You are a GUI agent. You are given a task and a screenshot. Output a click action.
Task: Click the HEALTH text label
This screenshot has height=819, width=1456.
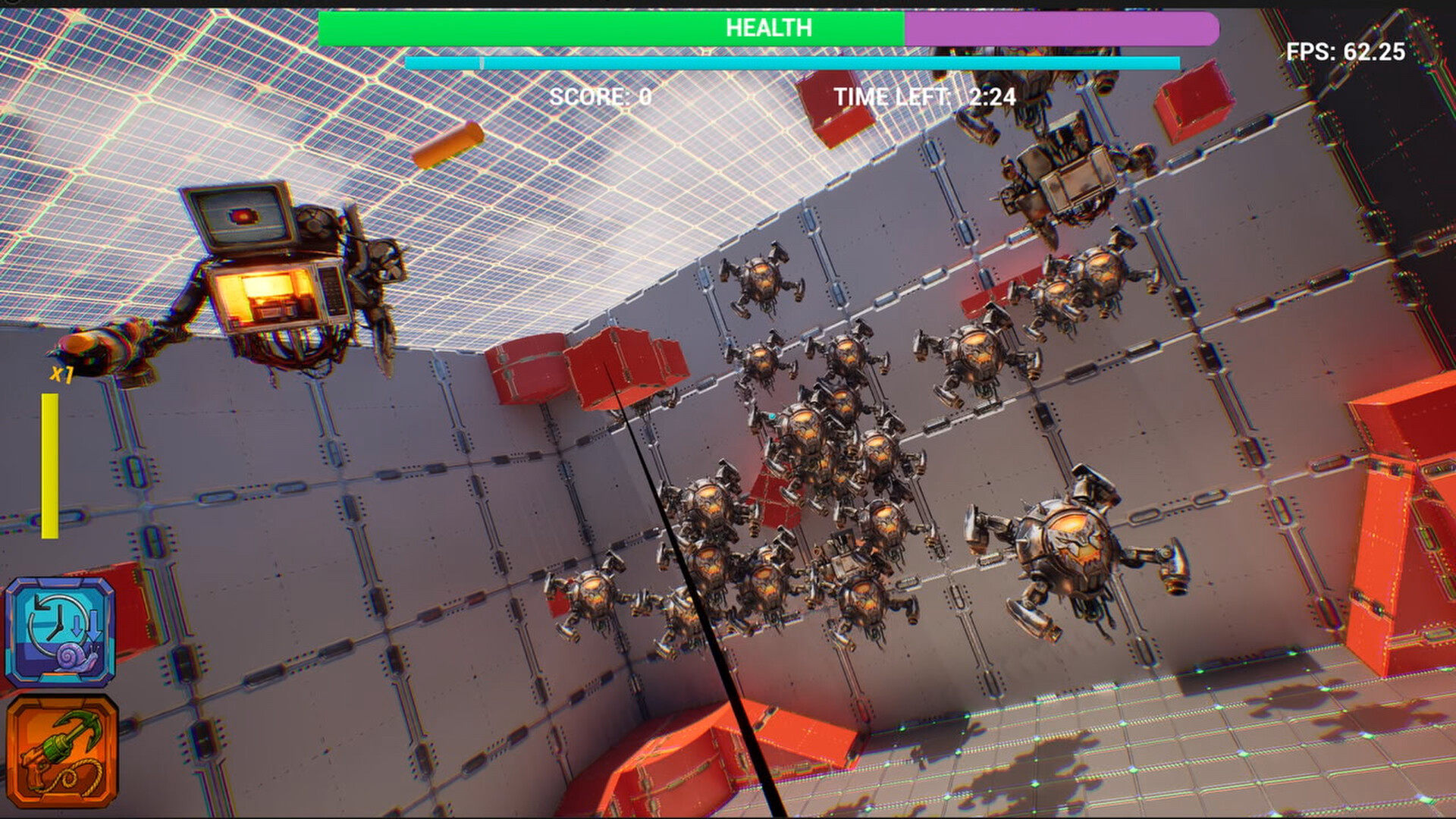(768, 29)
